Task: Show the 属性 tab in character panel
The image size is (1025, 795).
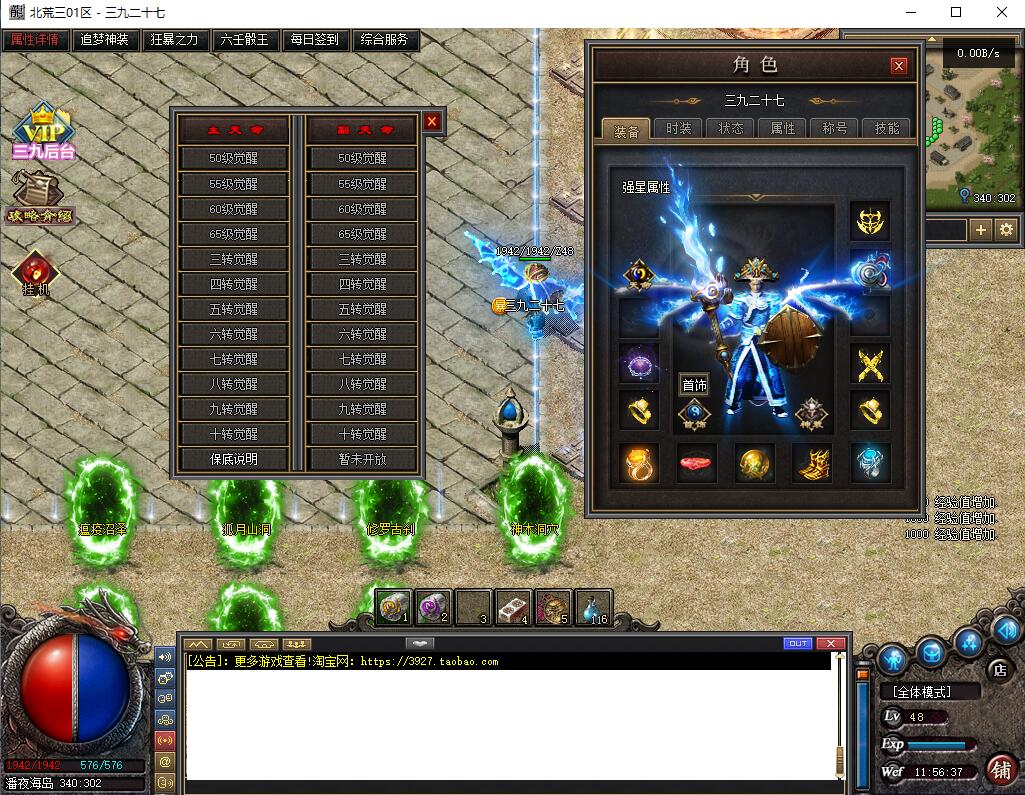Action: [783, 128]
